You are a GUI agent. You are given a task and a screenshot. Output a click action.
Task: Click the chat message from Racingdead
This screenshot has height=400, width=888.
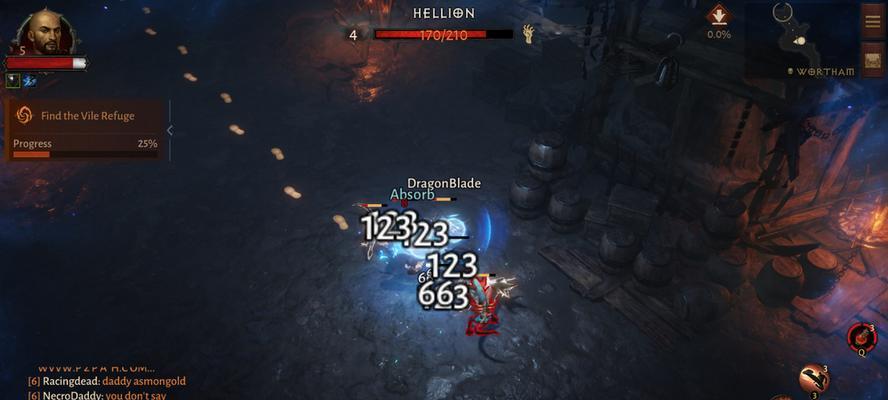106,381
